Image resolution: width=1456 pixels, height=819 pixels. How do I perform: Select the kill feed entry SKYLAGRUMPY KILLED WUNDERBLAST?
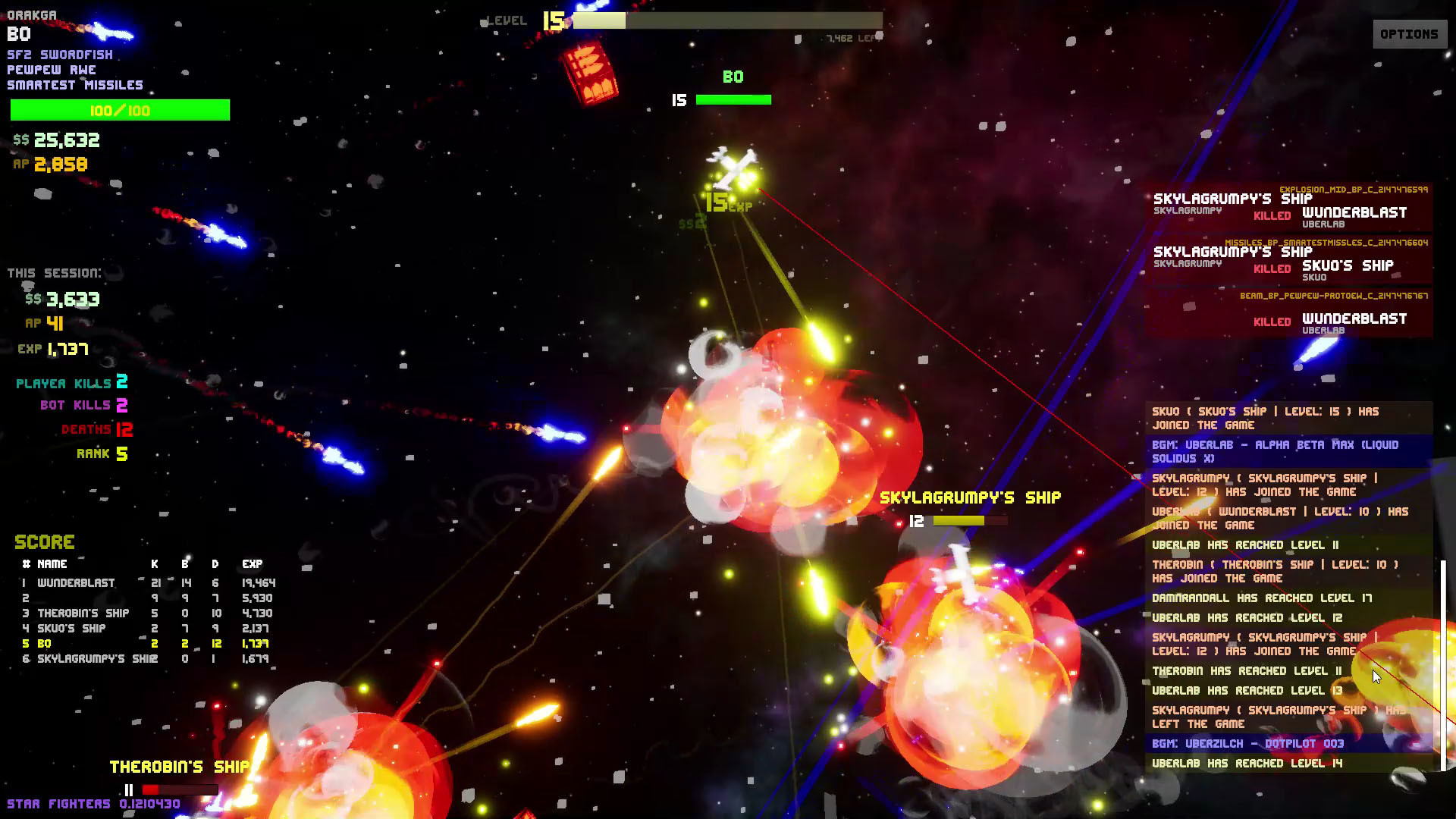(1289, 209)
